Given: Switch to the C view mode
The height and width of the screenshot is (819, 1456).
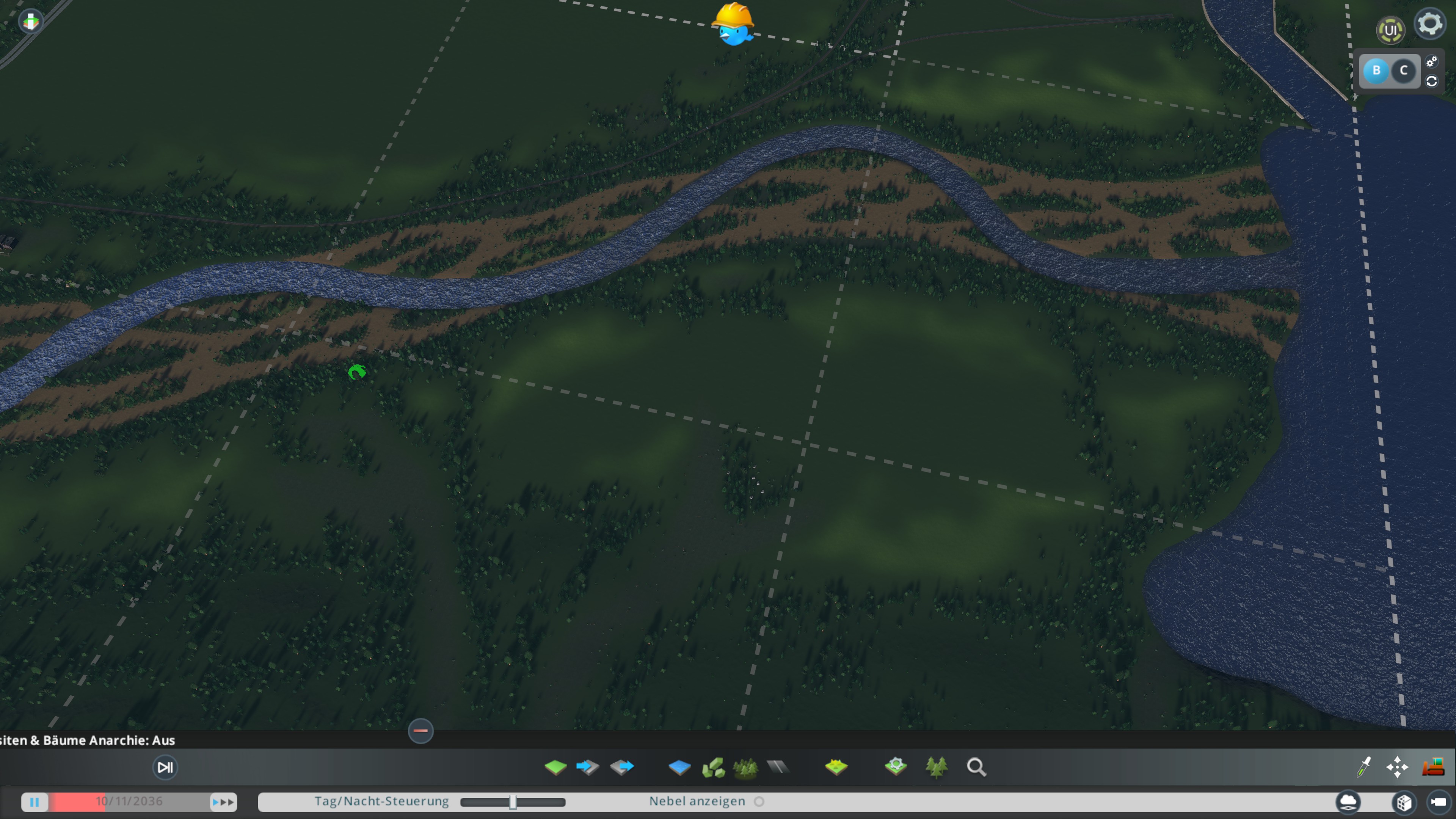Looking at the screenshot, I should pos(1403,71).
